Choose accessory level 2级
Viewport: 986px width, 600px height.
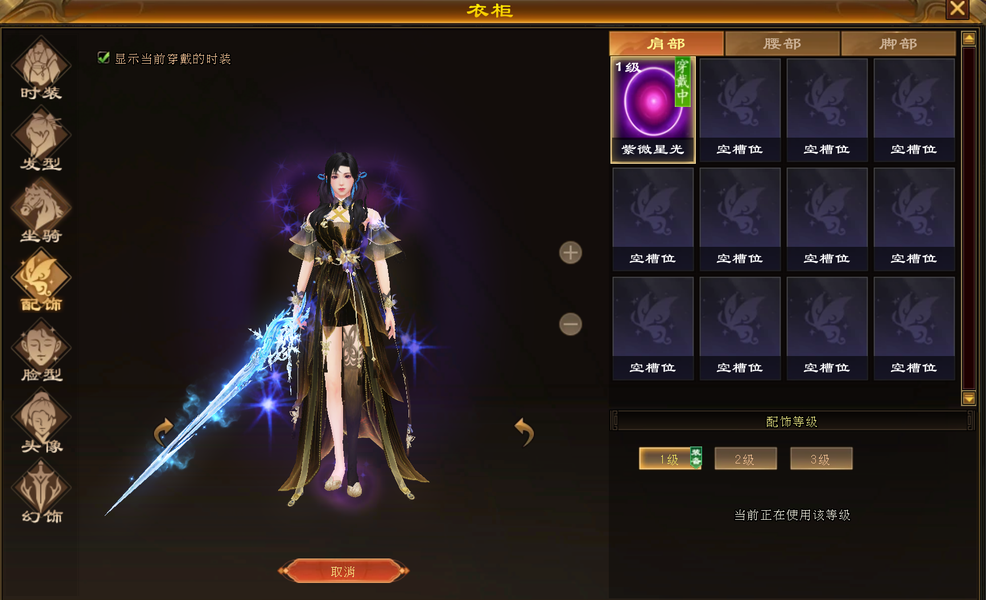coord(744,459)
